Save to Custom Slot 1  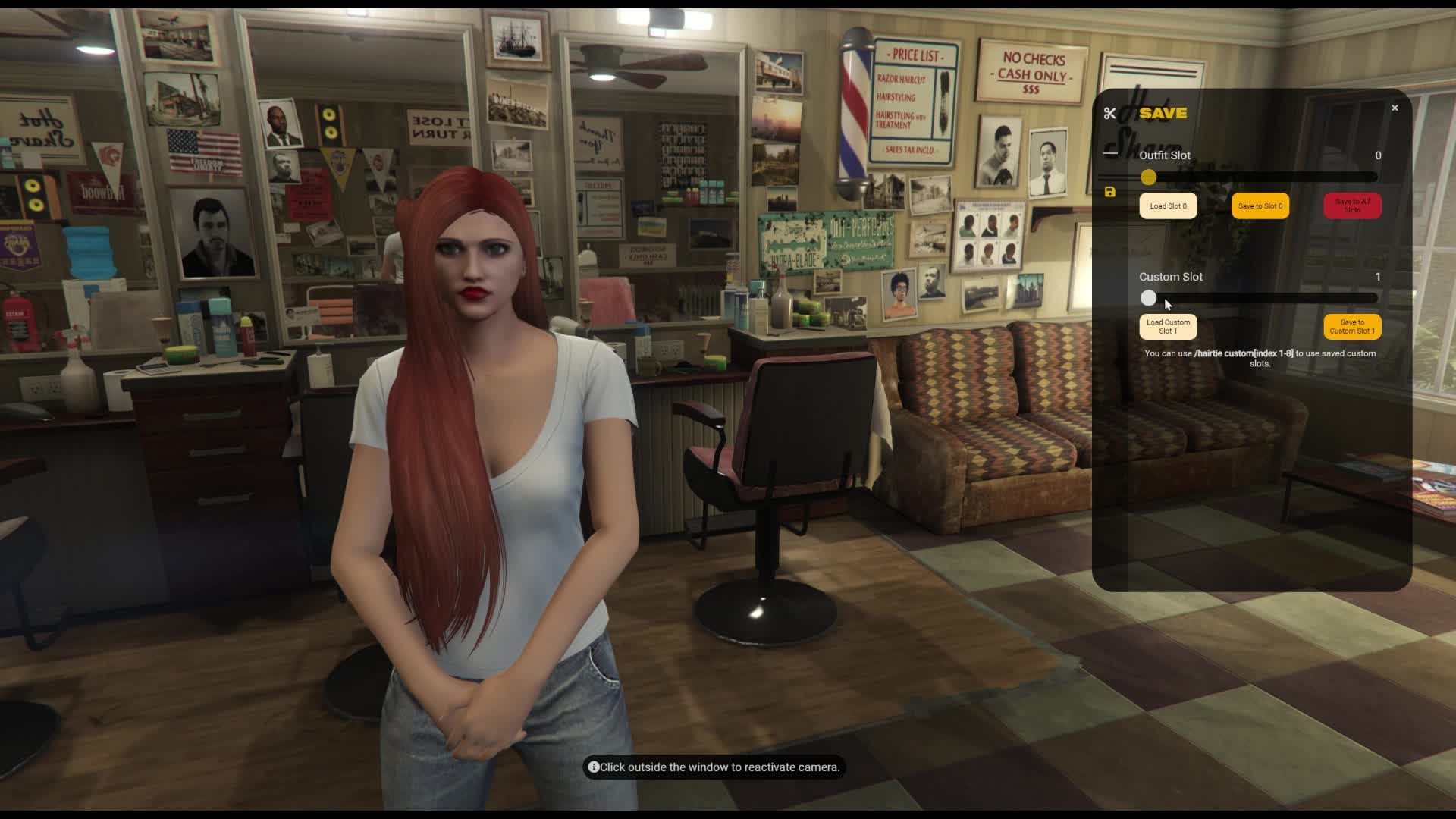pos(1351,327)
